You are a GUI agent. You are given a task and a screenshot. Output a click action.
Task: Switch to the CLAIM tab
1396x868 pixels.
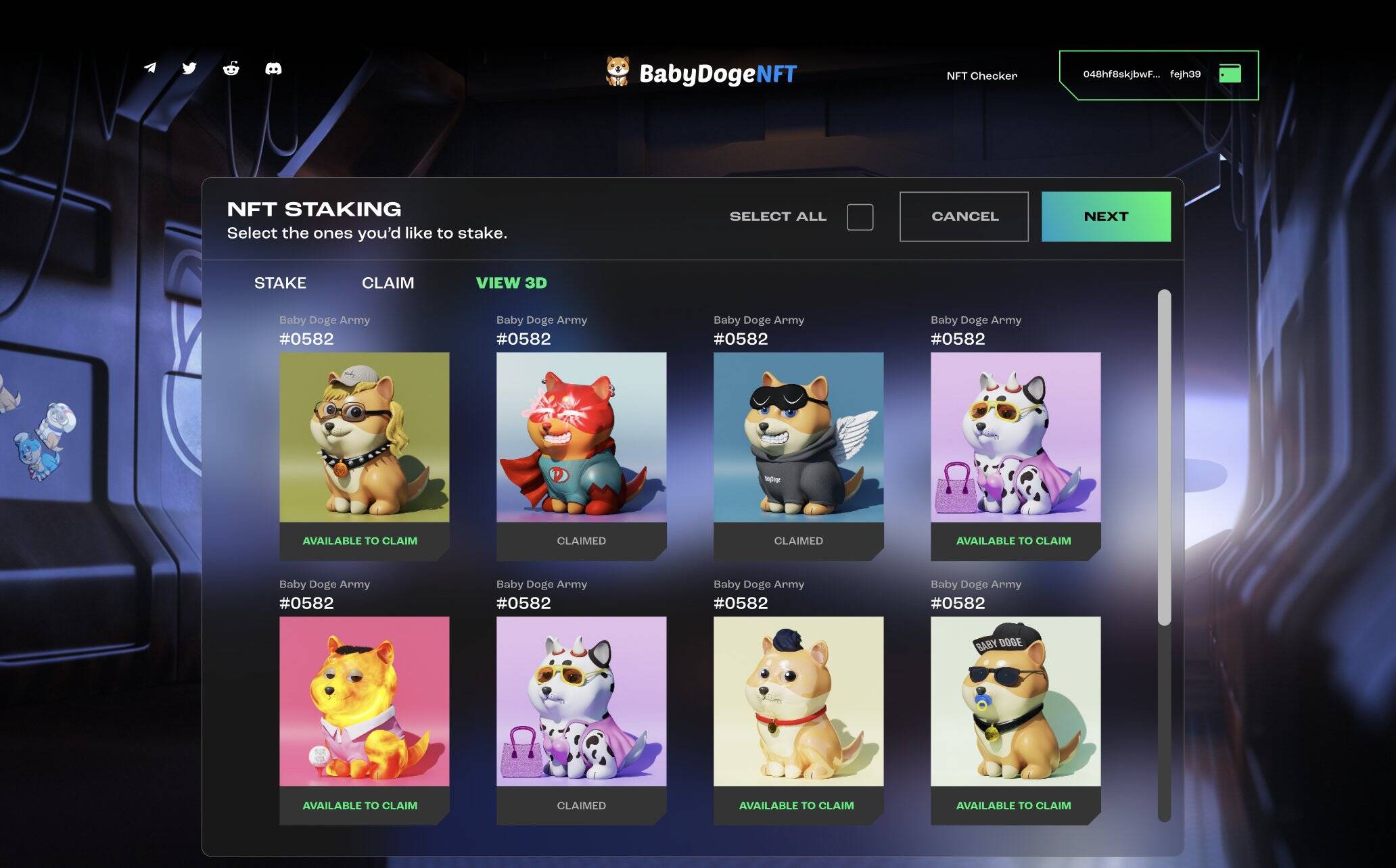pos(388,283)
